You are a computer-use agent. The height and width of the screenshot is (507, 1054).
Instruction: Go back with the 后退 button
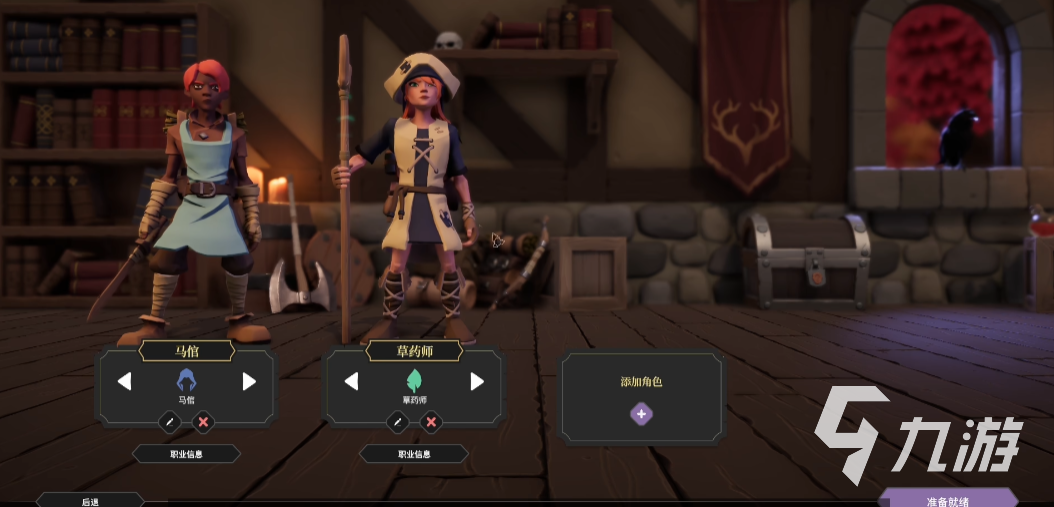click(90, 500)
